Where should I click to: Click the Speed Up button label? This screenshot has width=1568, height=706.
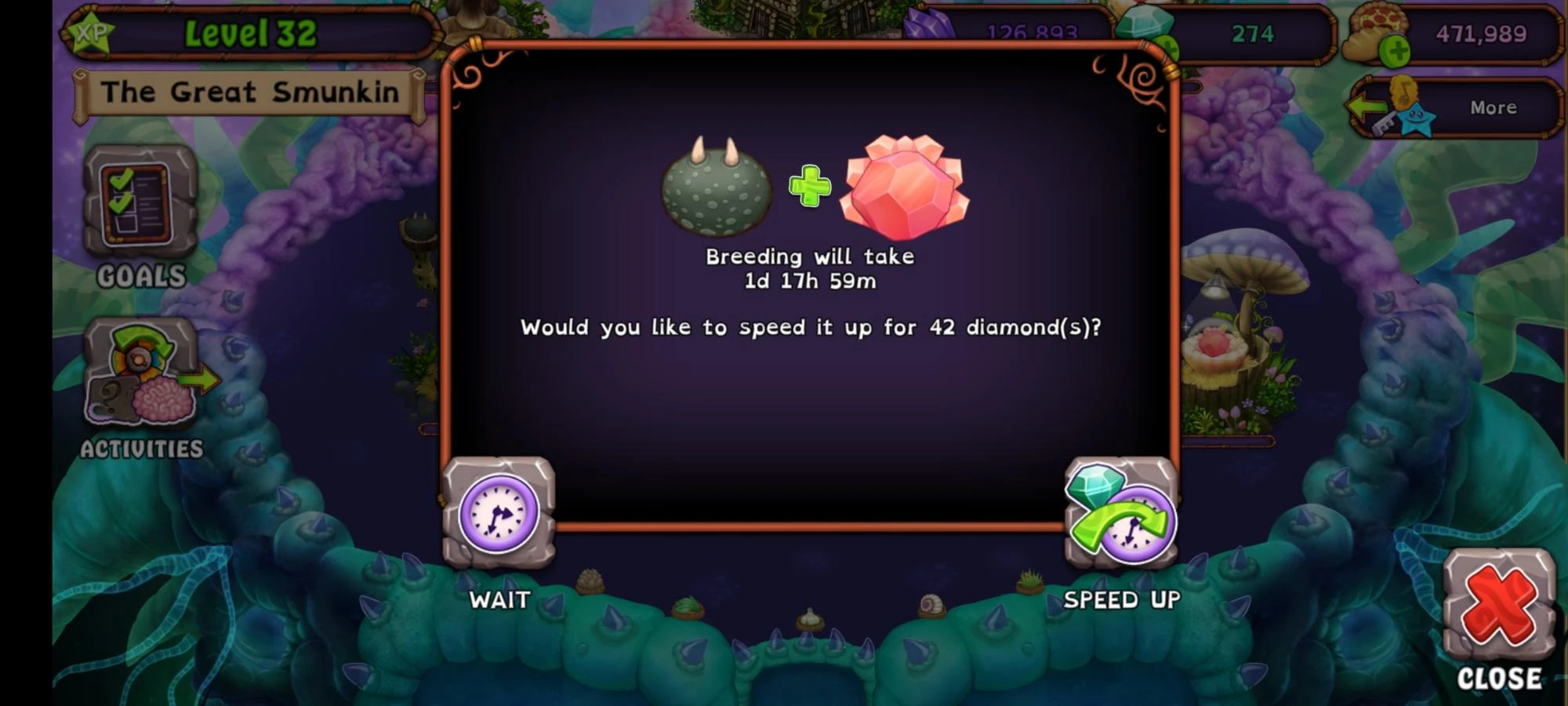(x=1121, y=600)
